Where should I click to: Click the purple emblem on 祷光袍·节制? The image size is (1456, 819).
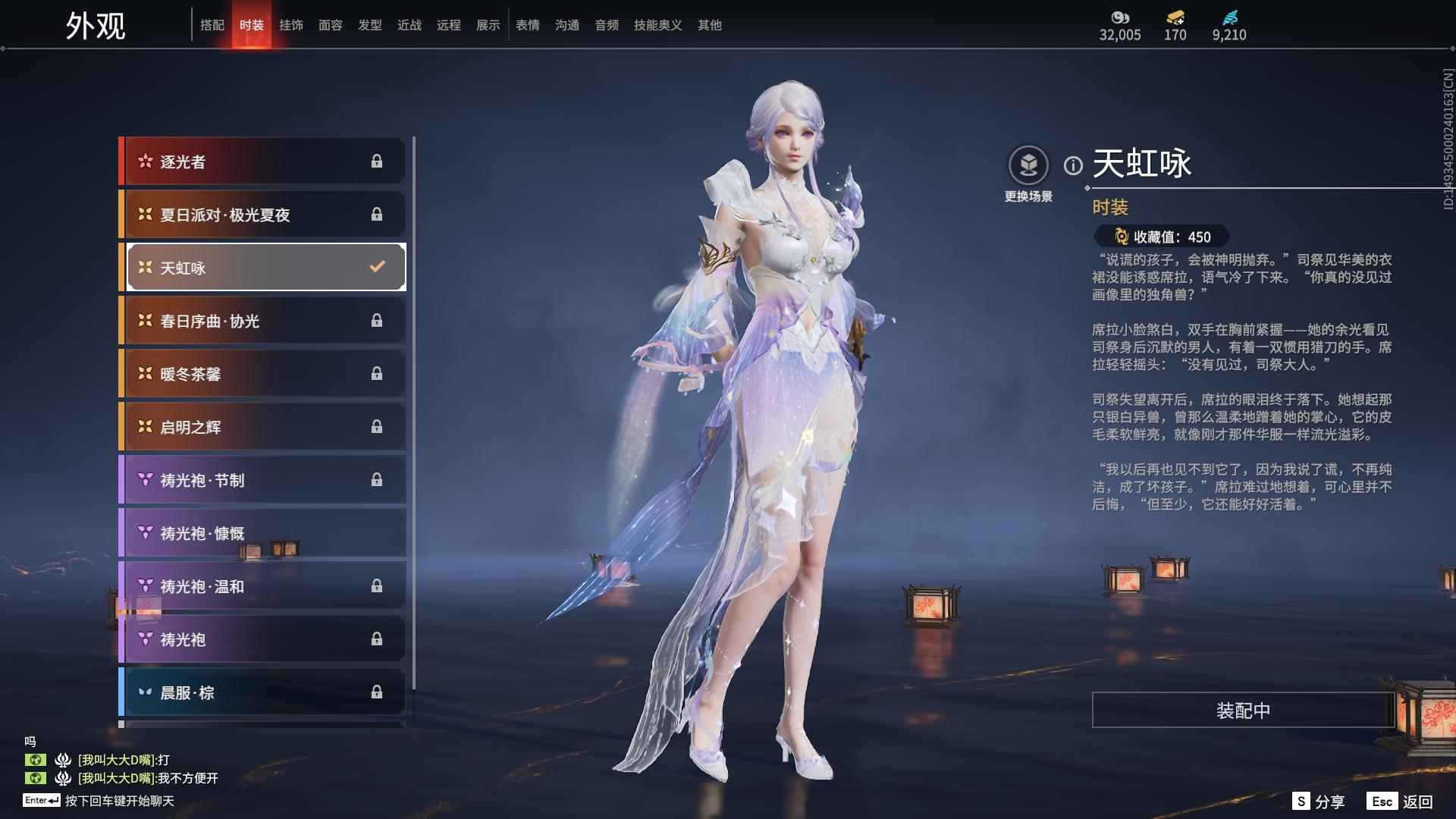pos(144,480)
